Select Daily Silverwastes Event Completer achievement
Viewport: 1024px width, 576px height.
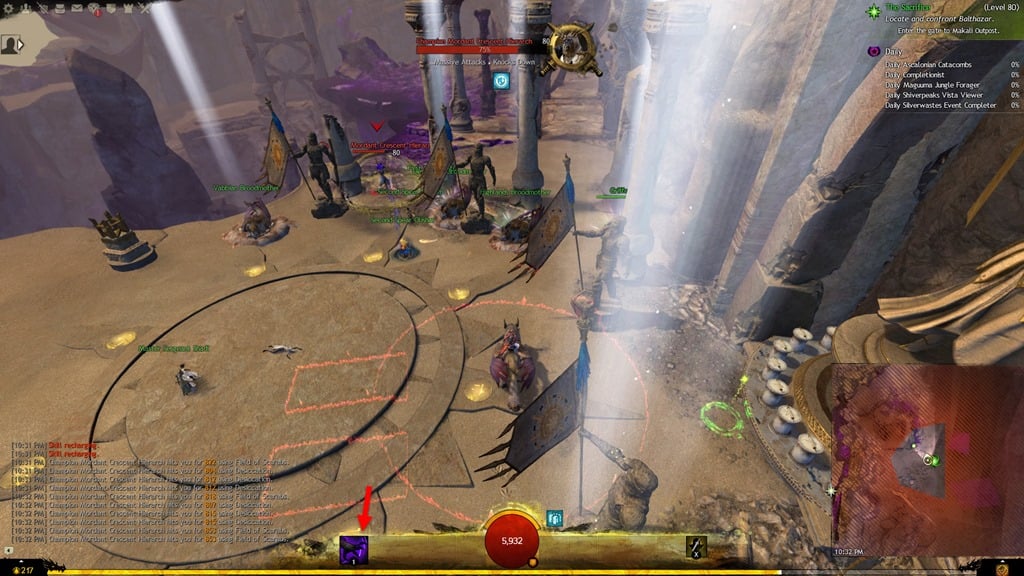click(942, 105)
